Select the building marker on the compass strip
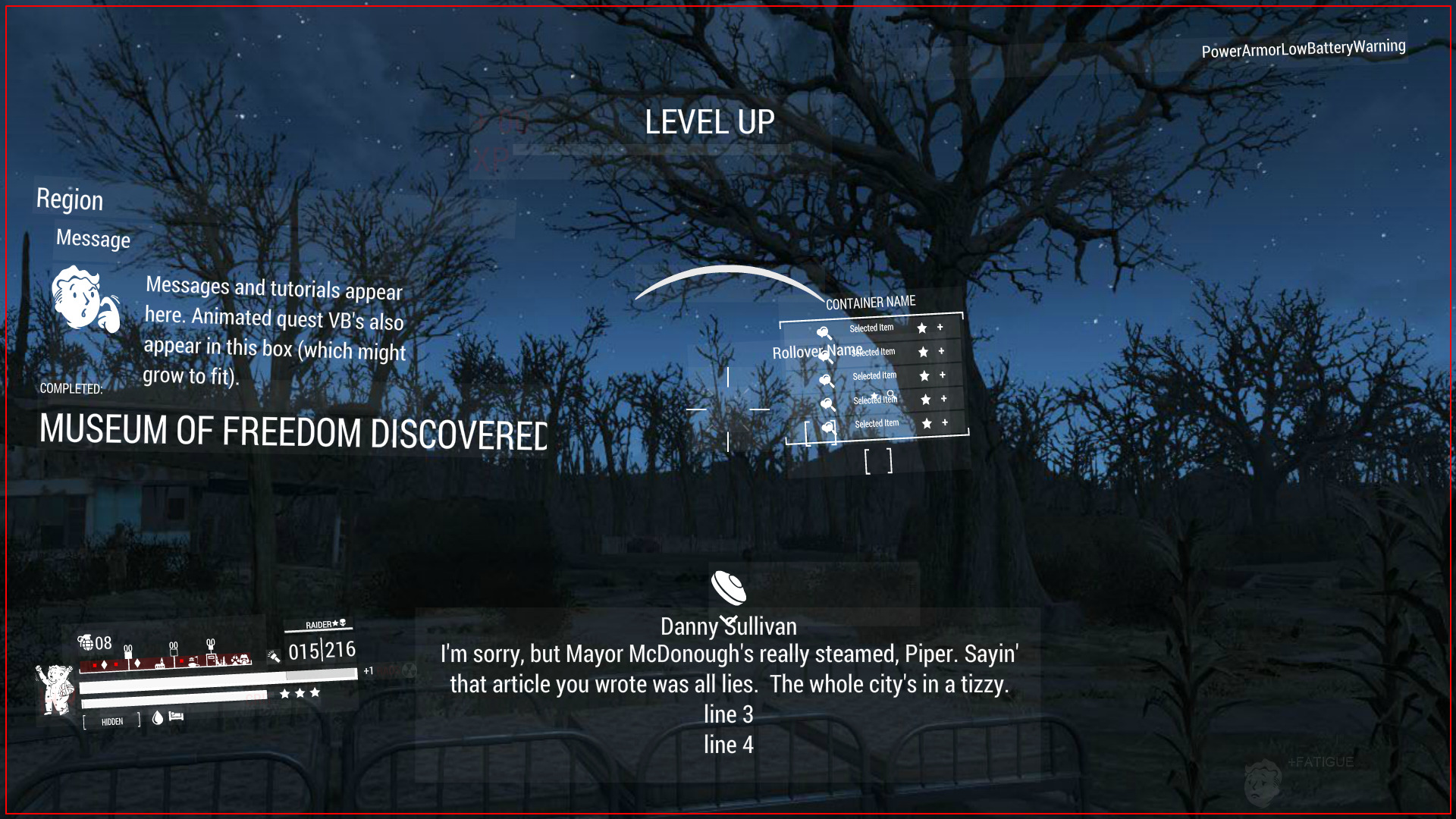This screenshot has height=819, width=1456. 161,664
